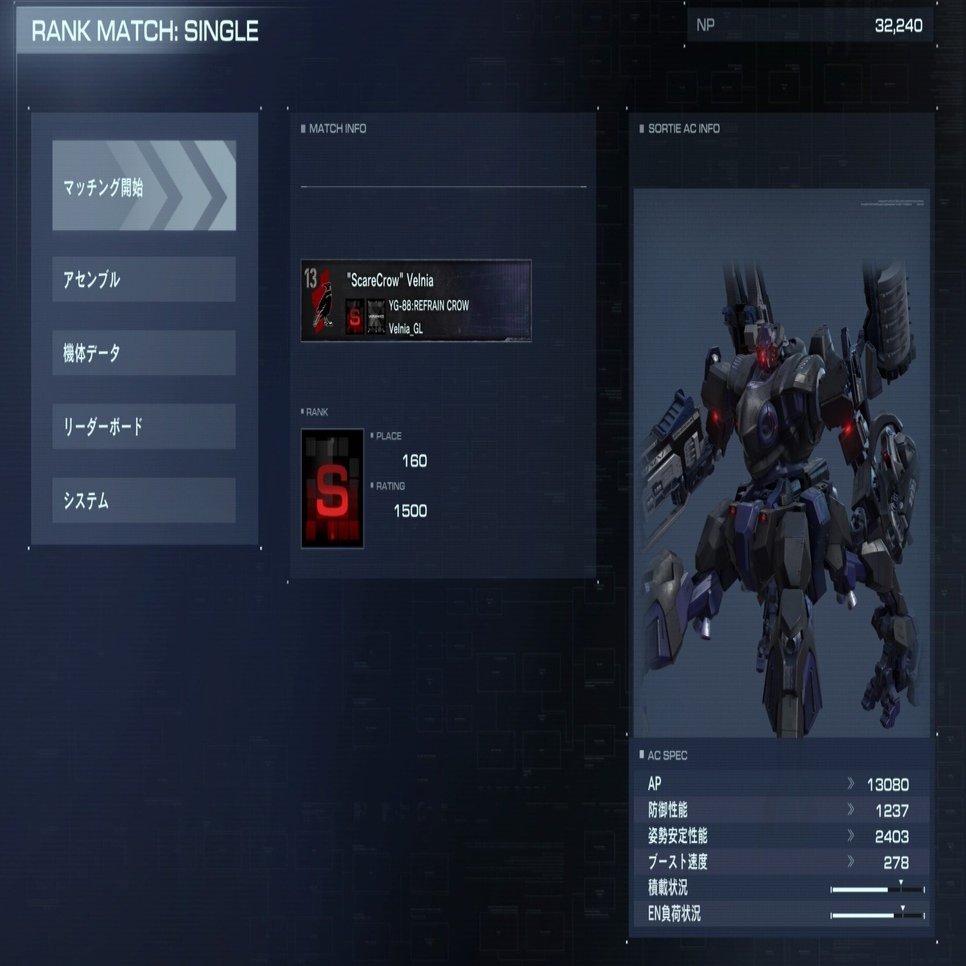Viewport: 966px width, 966px height.
Task: Choose the システム system option
Action: point(144,501)
